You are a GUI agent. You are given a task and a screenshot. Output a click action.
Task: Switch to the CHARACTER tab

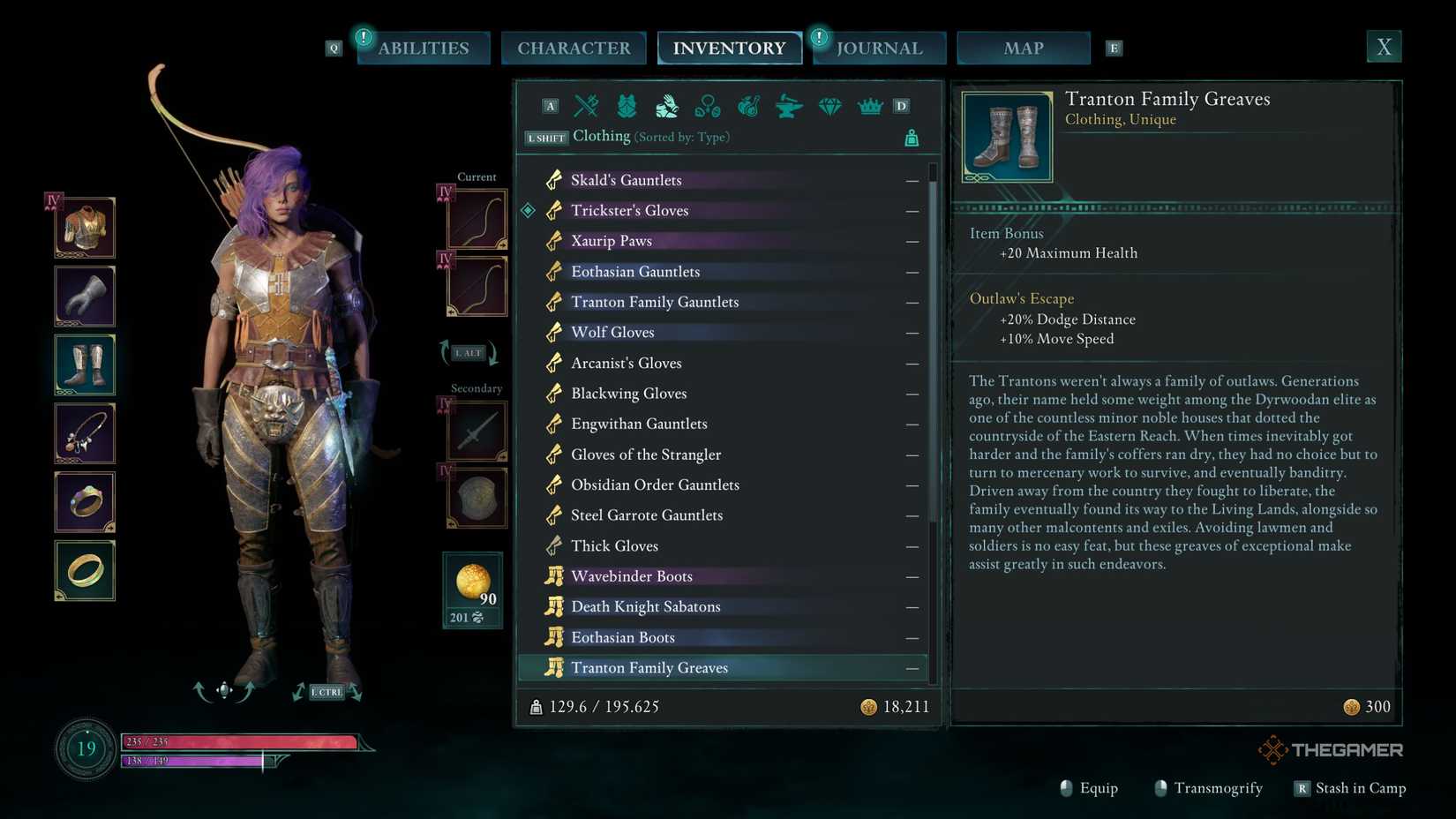574,48
